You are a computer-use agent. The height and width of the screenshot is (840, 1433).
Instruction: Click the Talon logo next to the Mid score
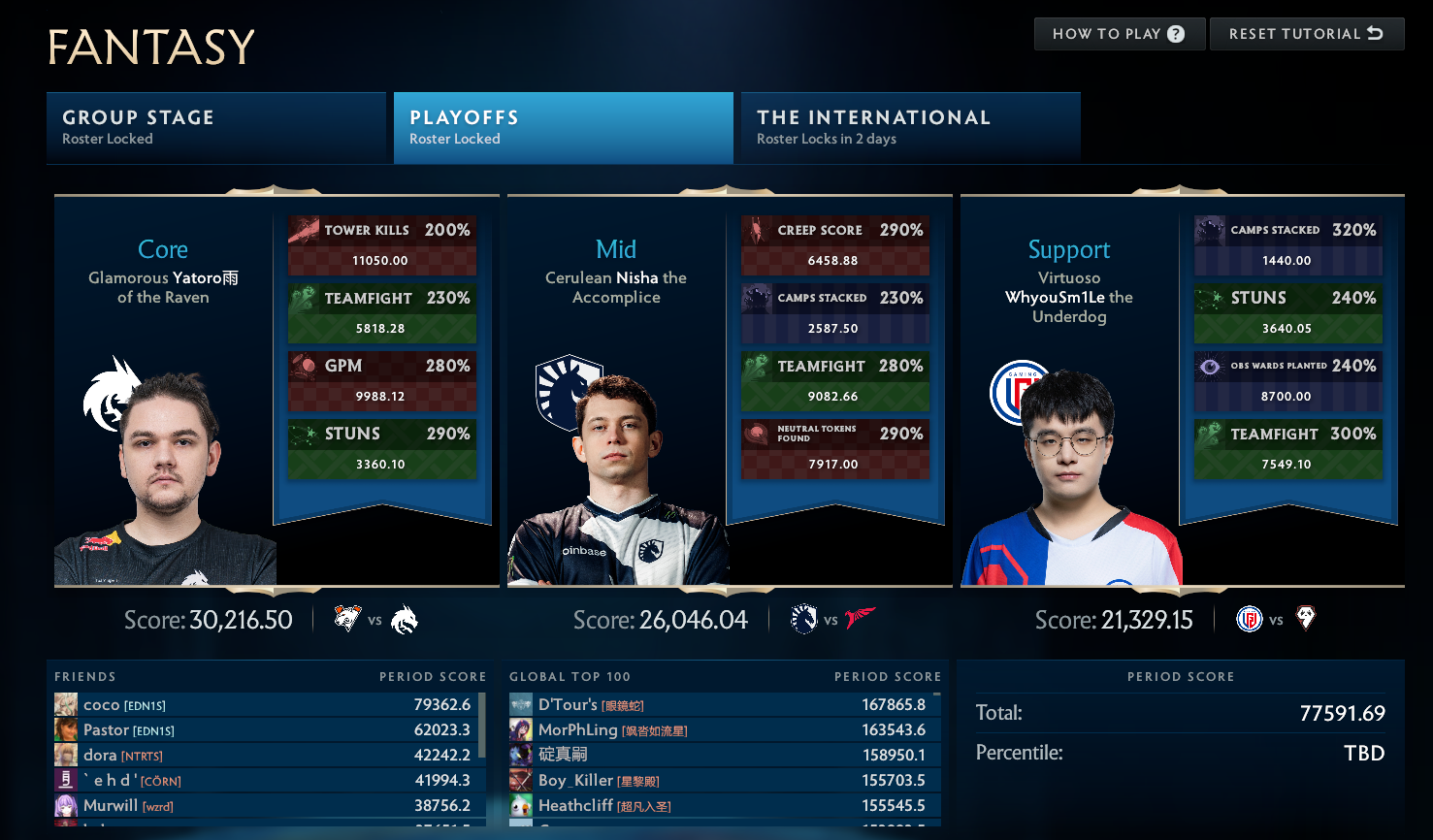(860, 616)
